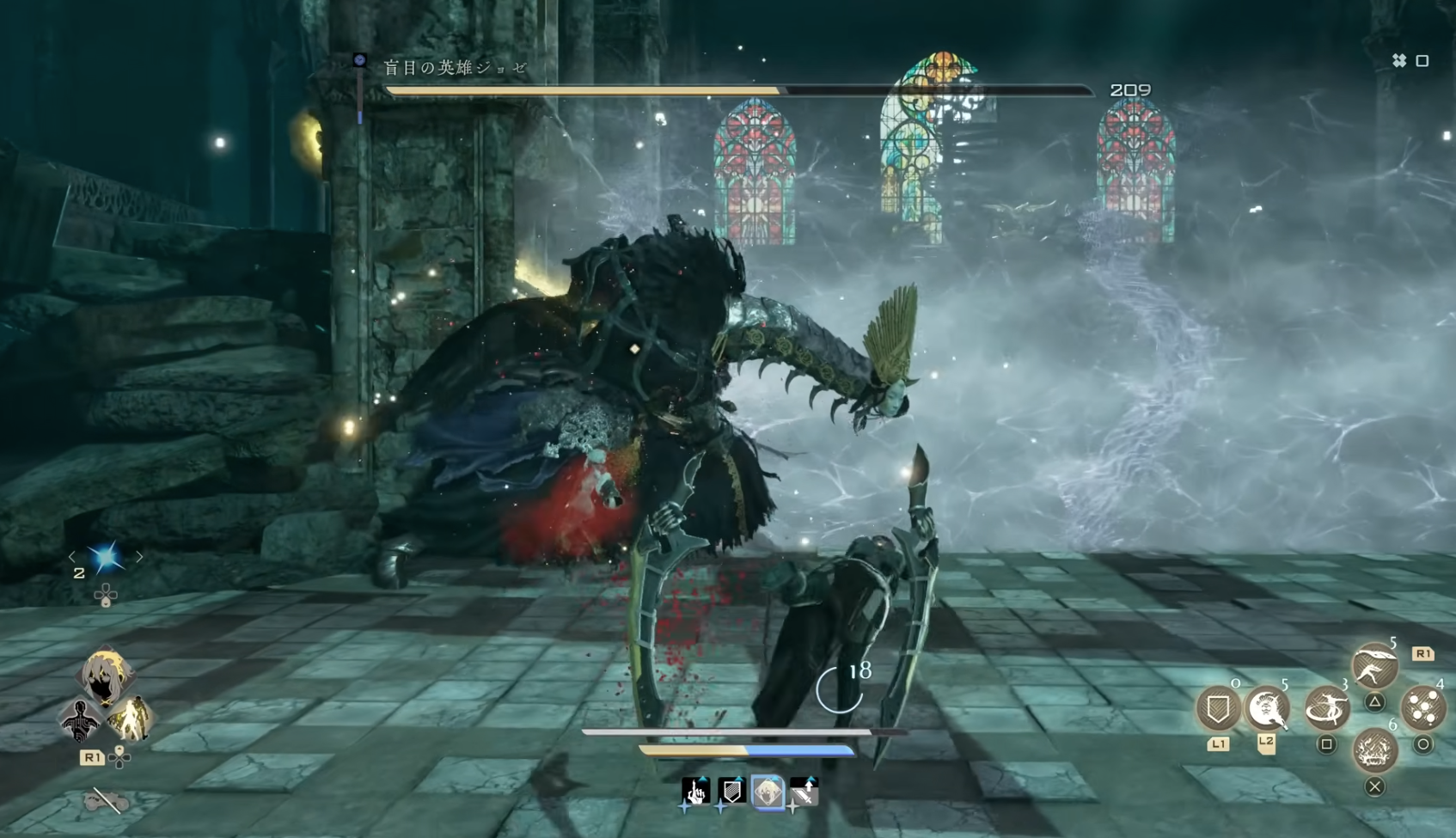Select the dark silhouette ally portrait diamond
Screen dimensions: 1456x838
(x=80, y=720)
